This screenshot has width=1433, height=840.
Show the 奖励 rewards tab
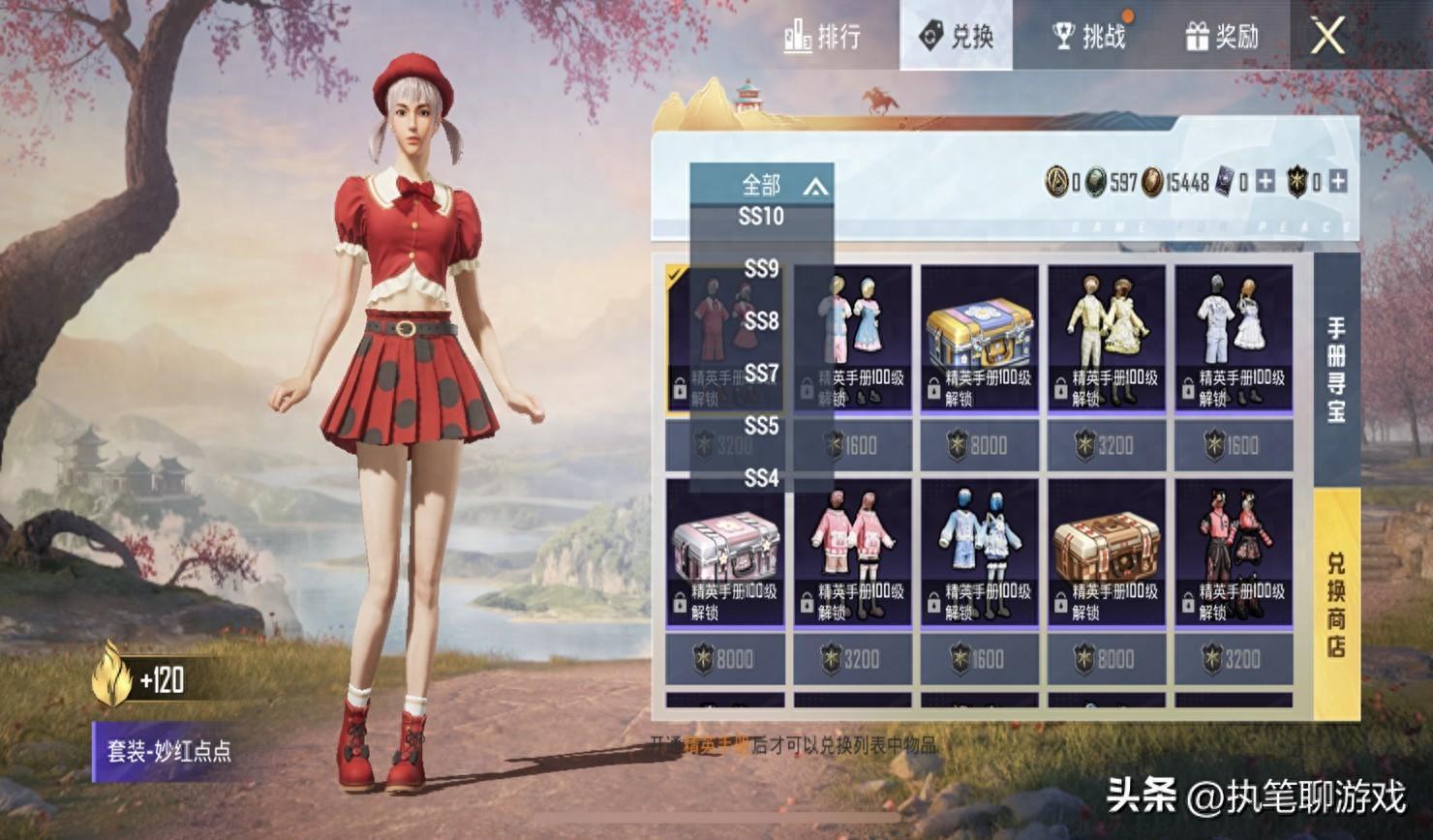coord(1222,37)
